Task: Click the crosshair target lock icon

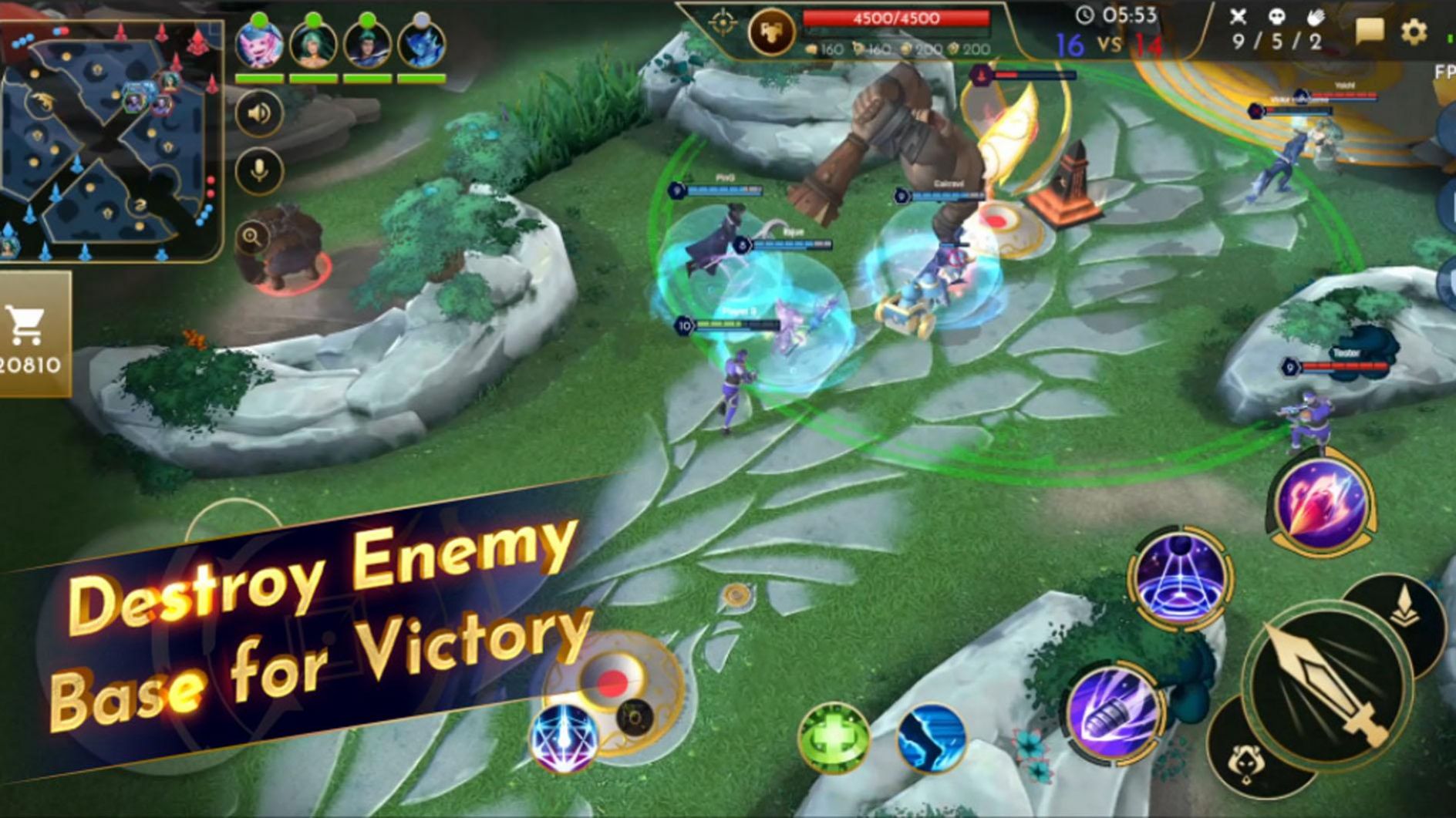Action: coord(722,24)
